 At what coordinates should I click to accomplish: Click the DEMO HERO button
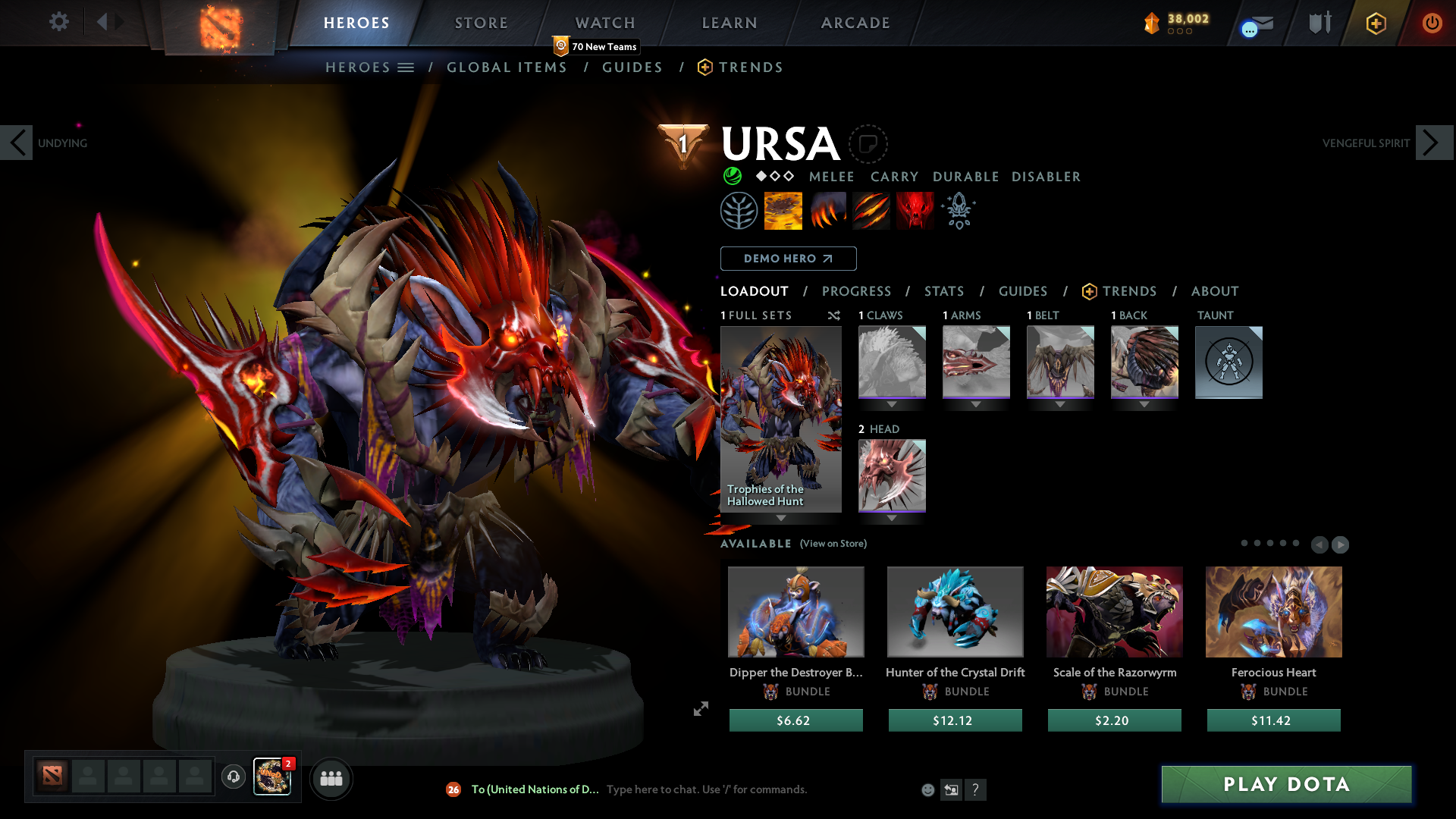point(787,259)
